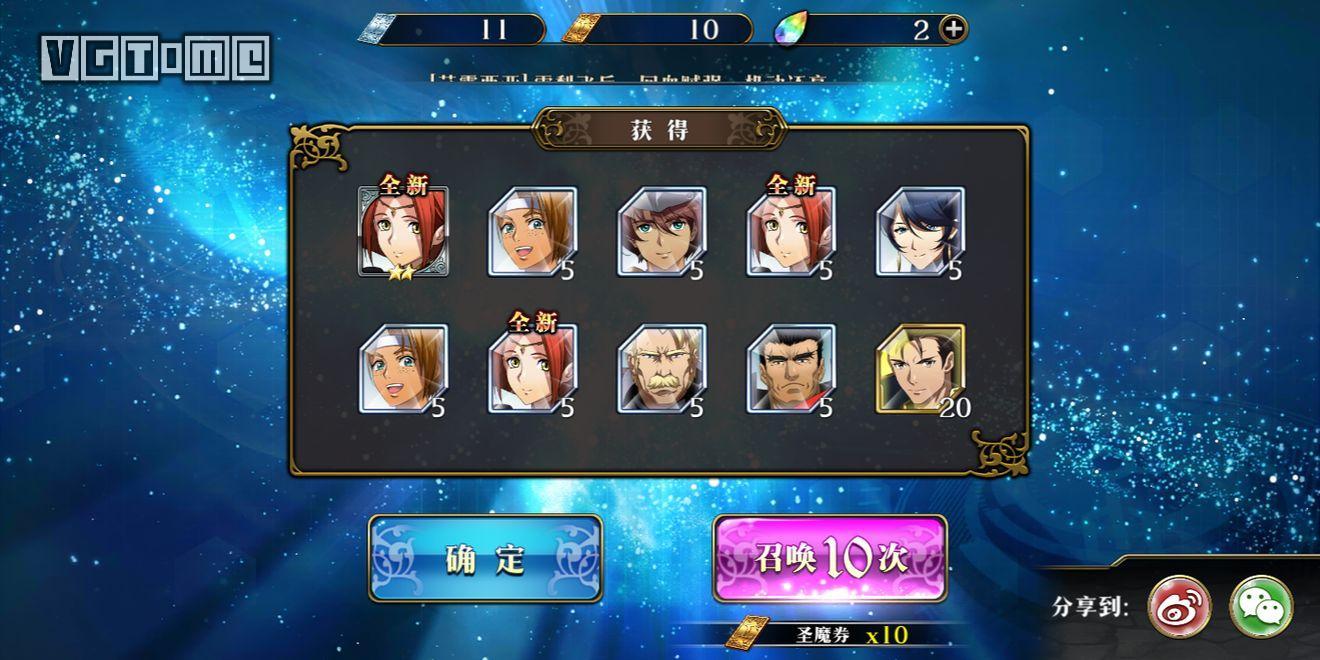Viewport: 1320px width, 660px height.
Task: Pick the dark blue-haired character portrait
Action: pos(920,231)
